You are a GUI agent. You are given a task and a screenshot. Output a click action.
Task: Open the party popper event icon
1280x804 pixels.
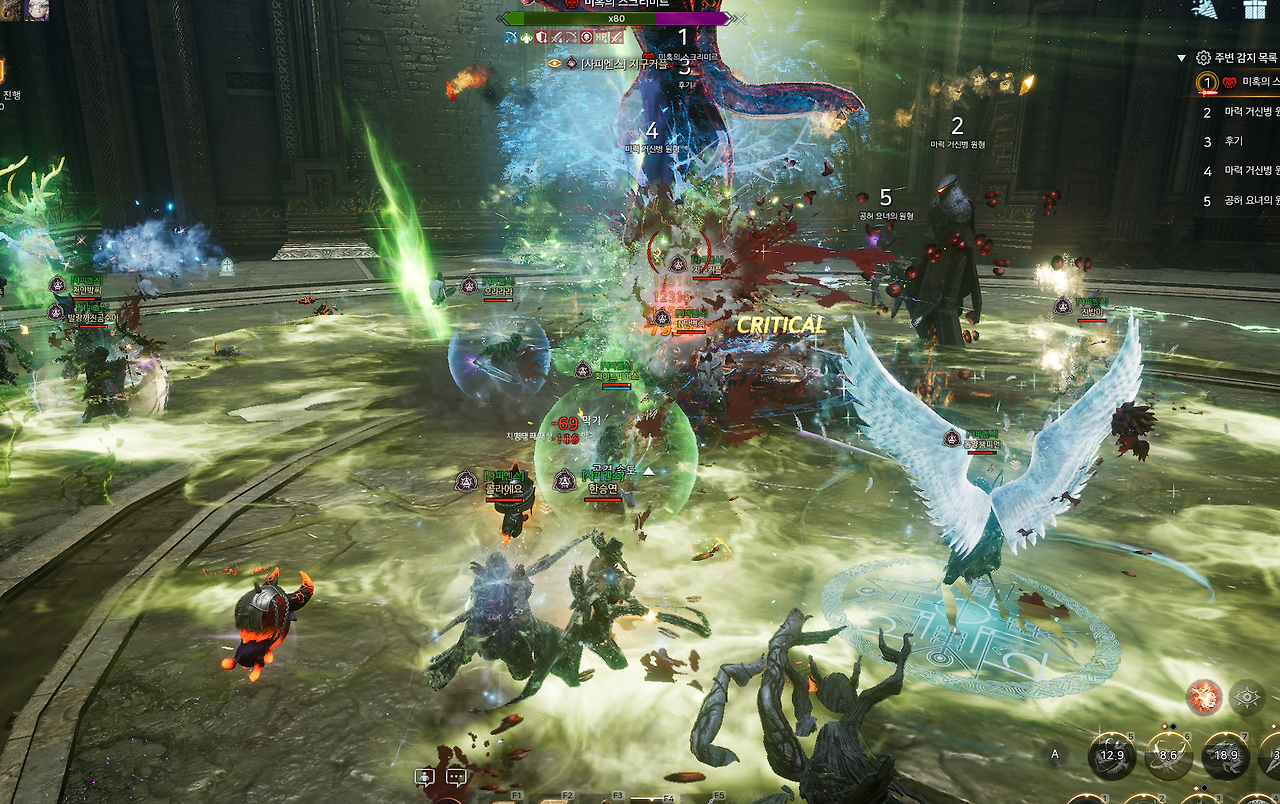point(1206,9)
